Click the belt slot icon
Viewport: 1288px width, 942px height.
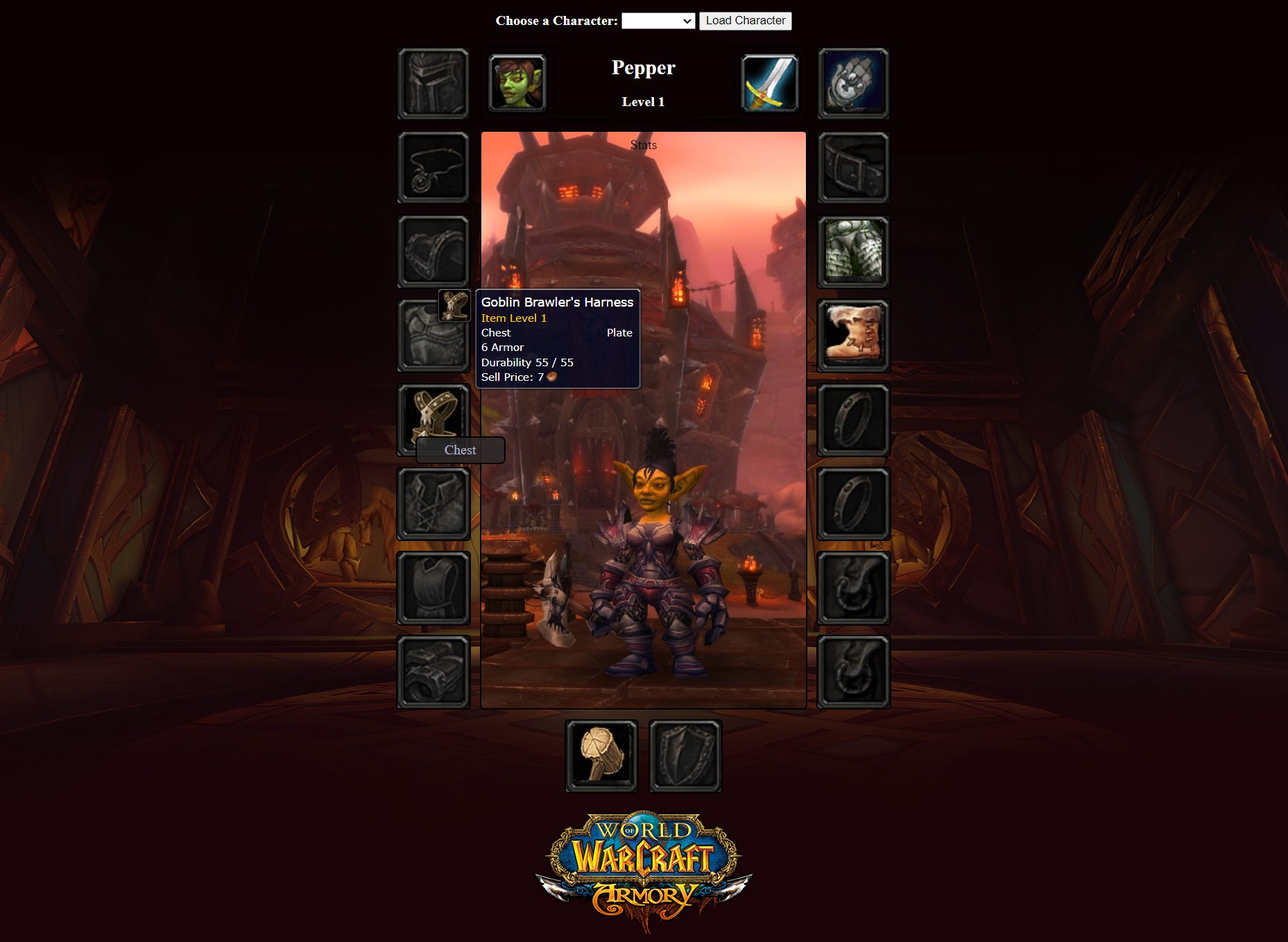852,168
